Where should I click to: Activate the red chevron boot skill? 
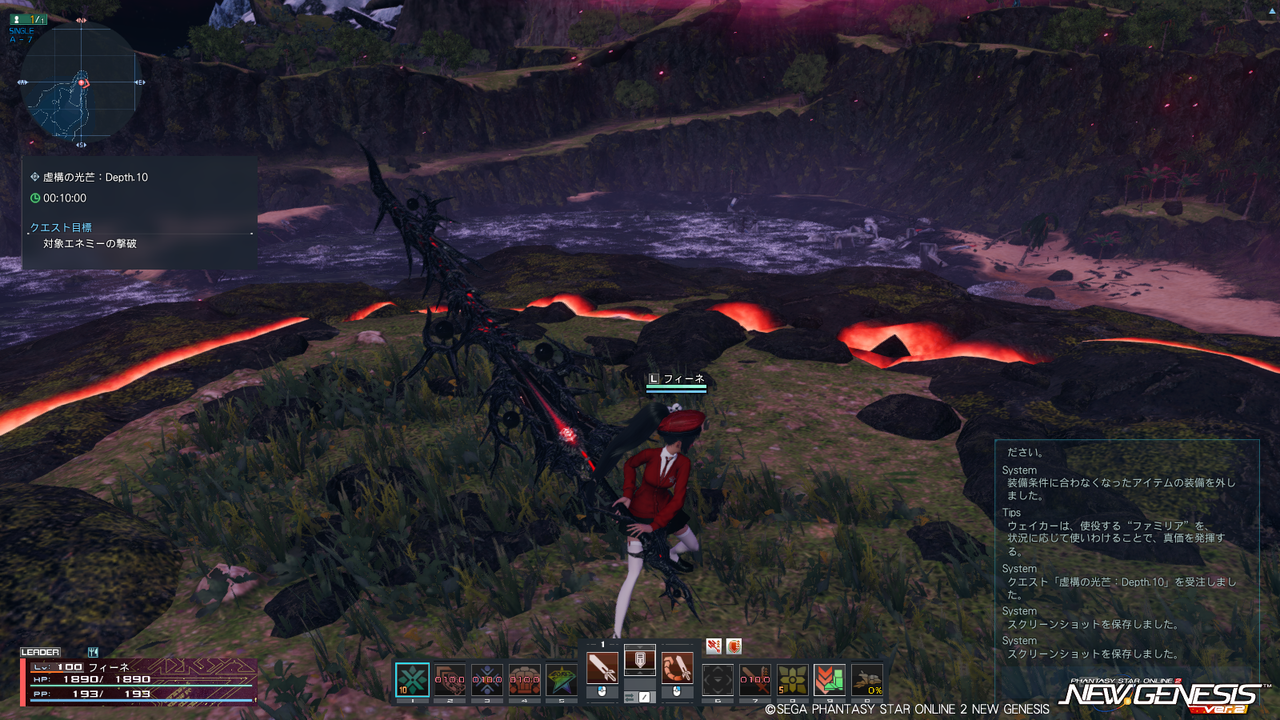(x=829, y=680)
